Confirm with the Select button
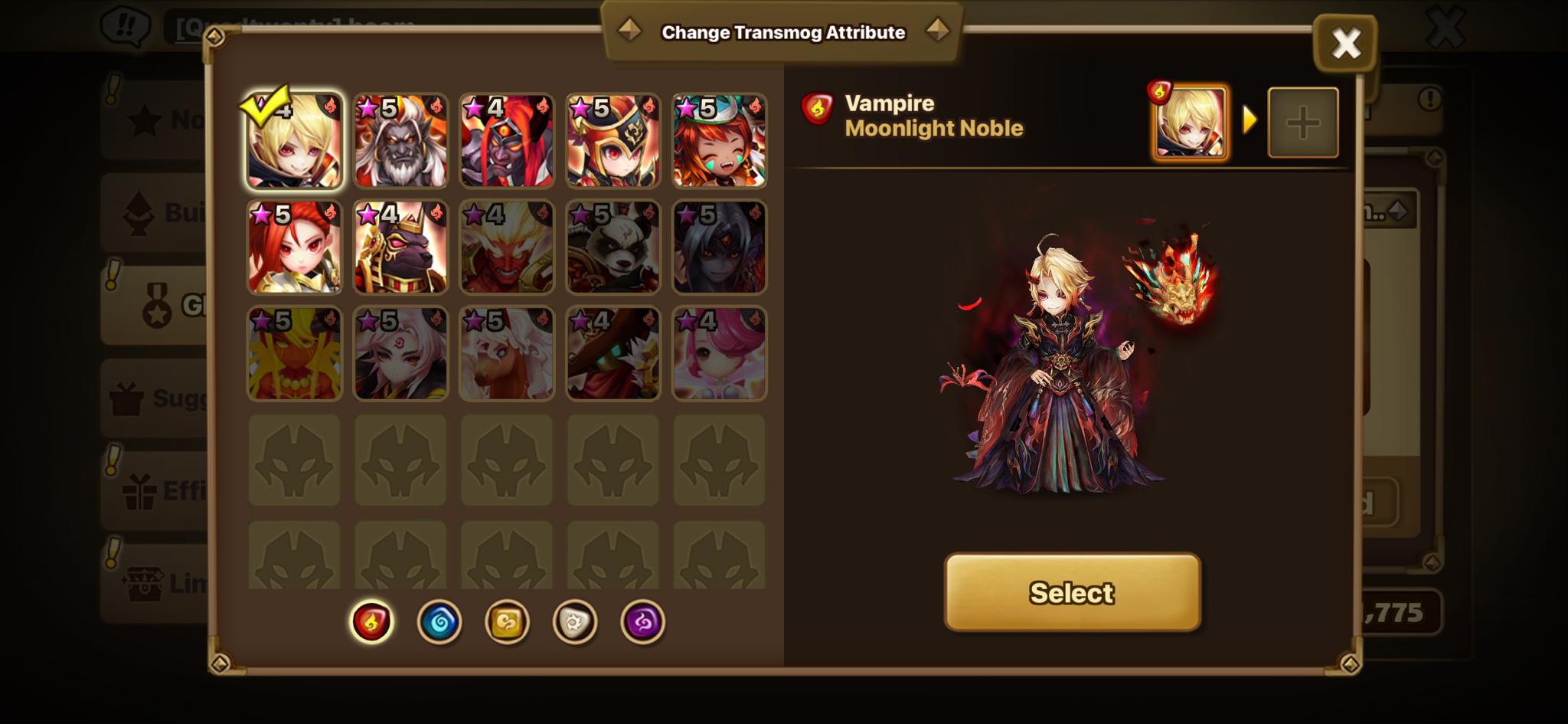Screen dimensions: 1568x724 (1072, 592)
